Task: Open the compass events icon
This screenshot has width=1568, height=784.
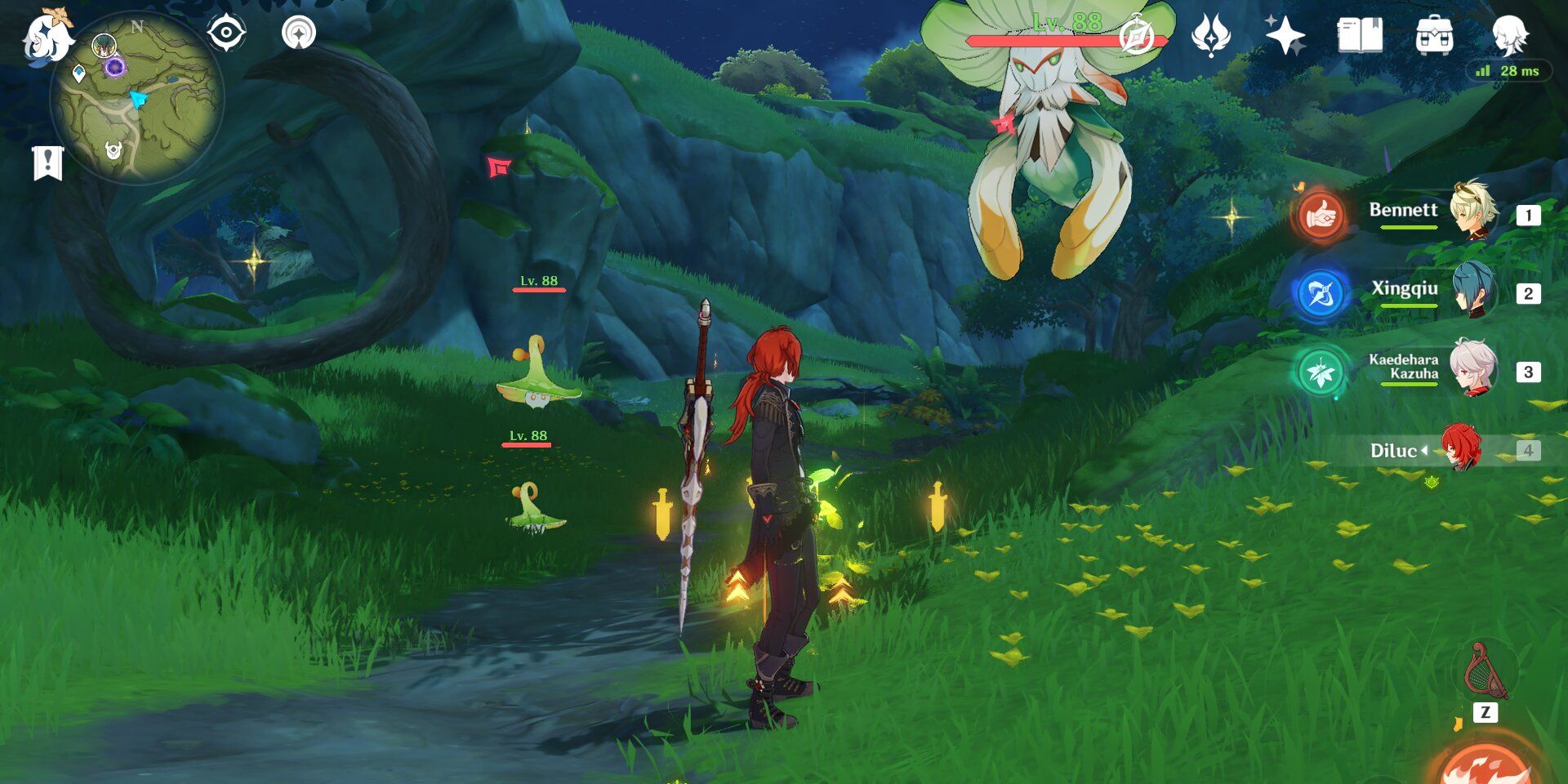Action: [1136, 36]
